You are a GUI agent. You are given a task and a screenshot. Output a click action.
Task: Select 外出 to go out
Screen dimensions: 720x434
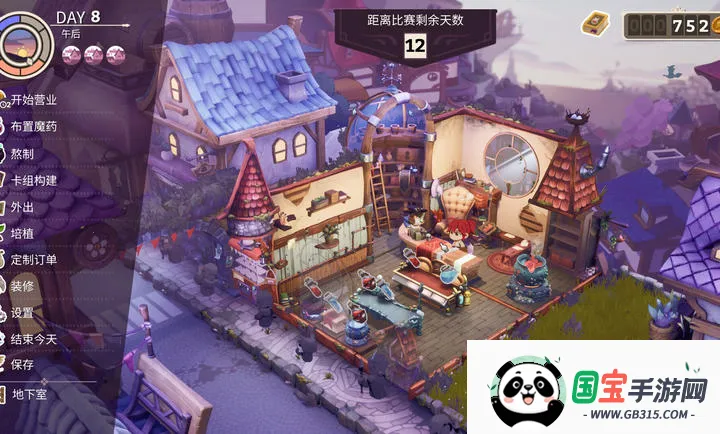[22, 207]
